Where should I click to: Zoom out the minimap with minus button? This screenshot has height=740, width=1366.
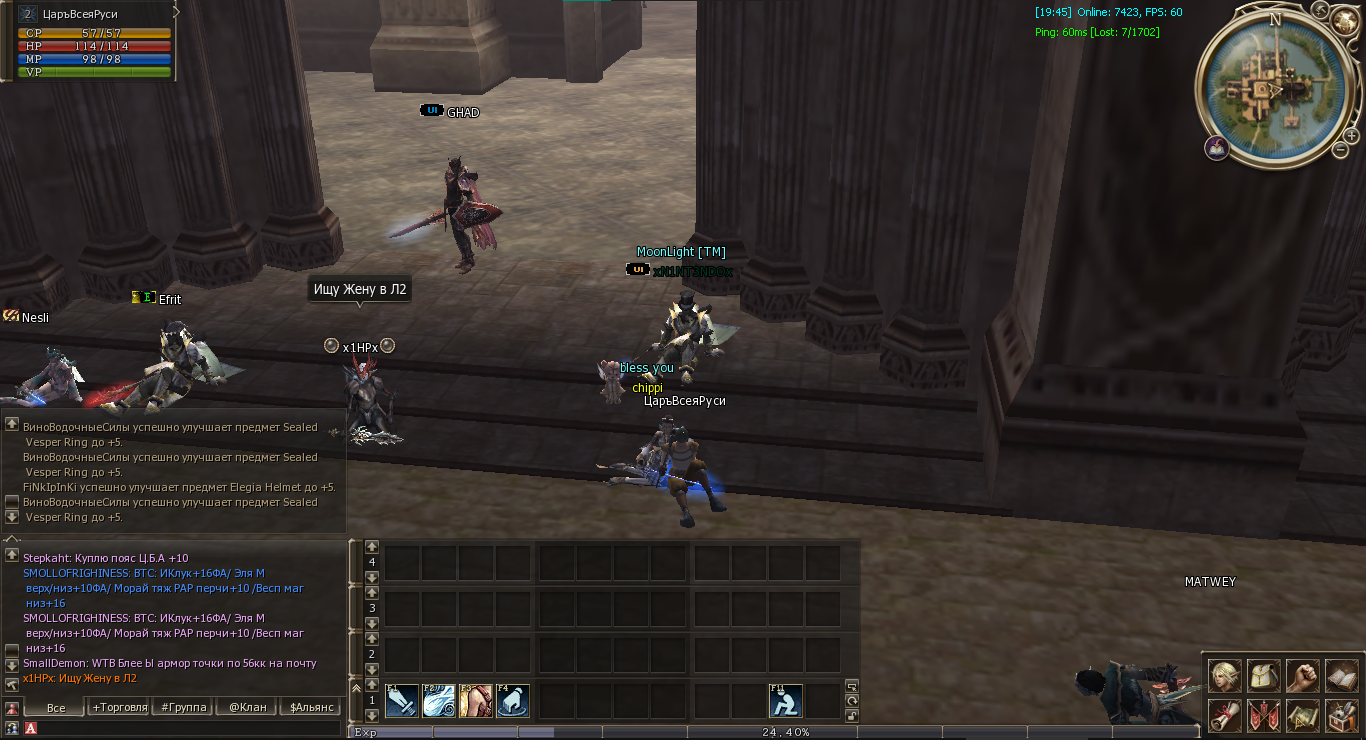pos(1341,150)
